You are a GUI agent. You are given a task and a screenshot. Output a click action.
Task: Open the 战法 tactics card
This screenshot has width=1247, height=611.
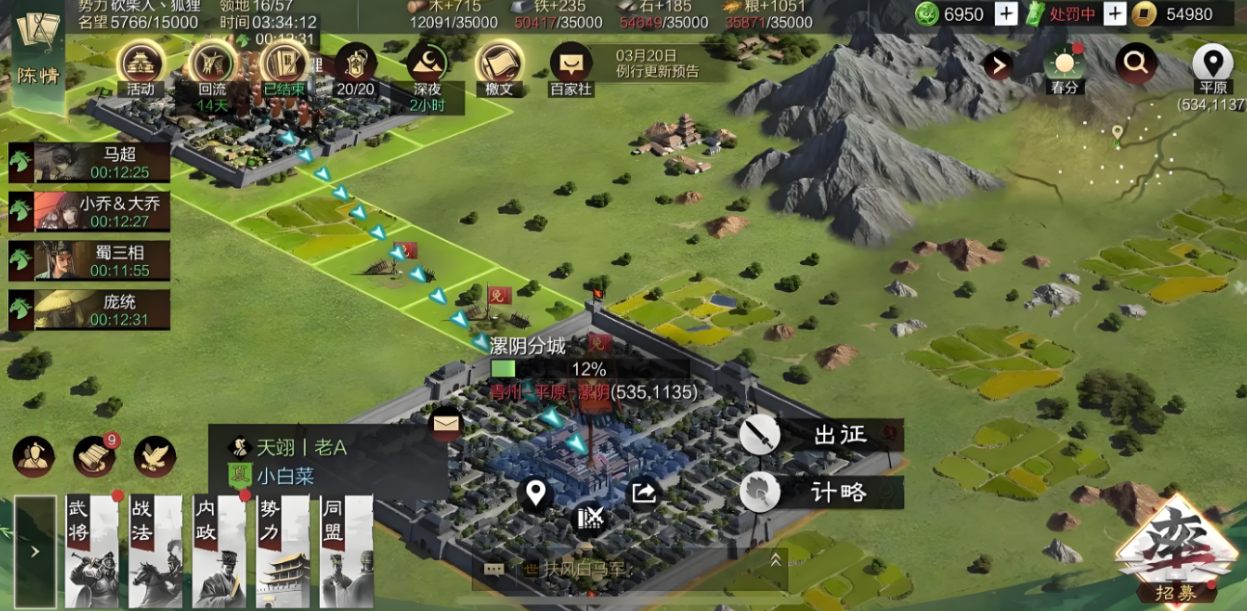(156, 550)
